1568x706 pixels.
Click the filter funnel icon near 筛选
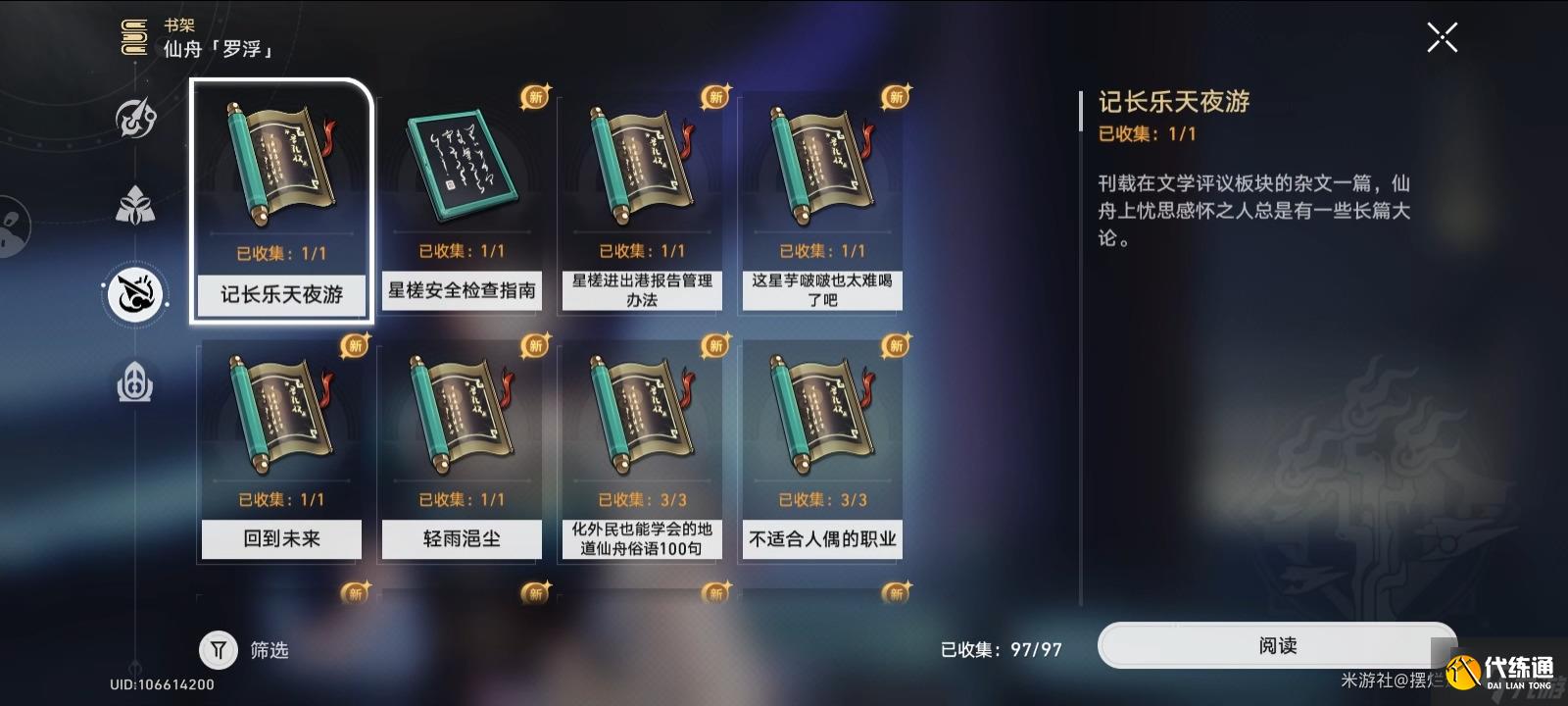[x=219, y=649]
